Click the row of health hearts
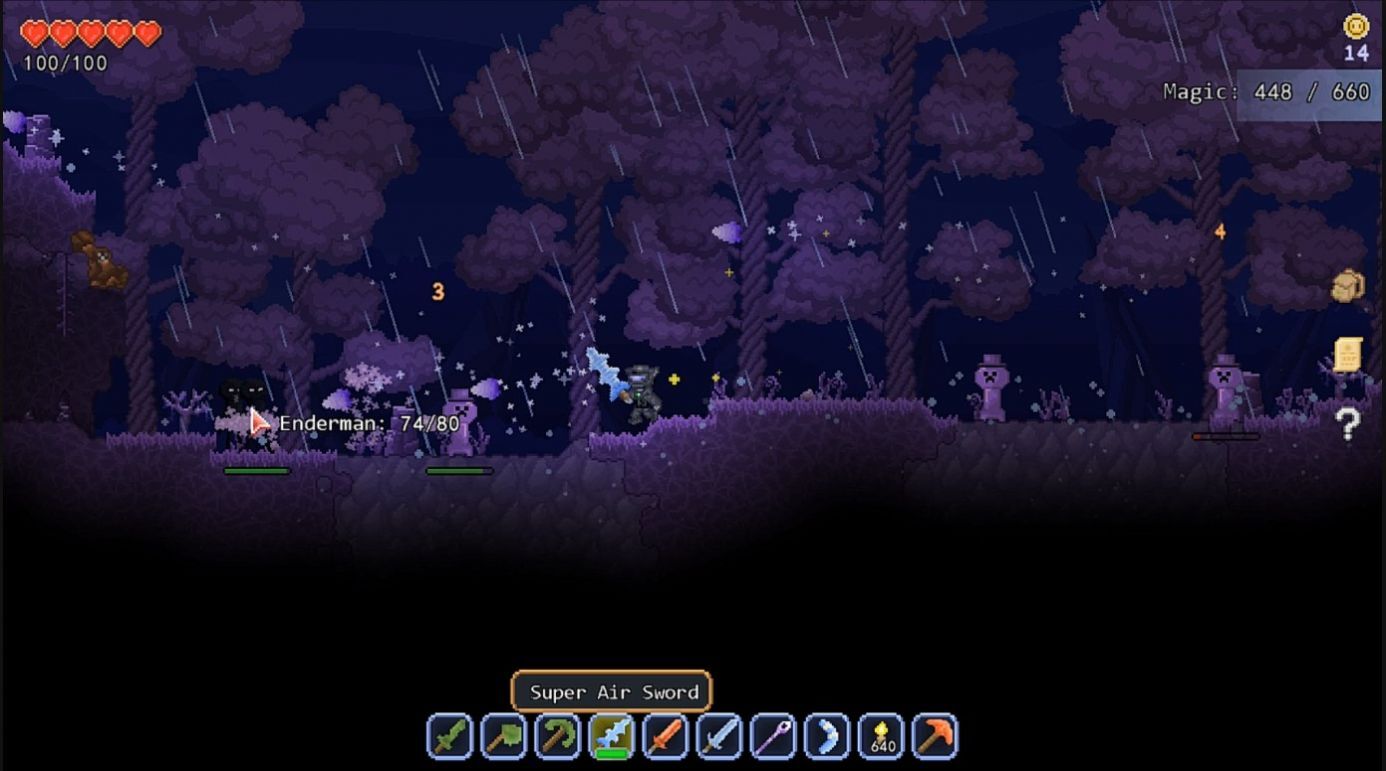Image resolution: width=1386 pixels, height=771 pixels. coord(90,33)
